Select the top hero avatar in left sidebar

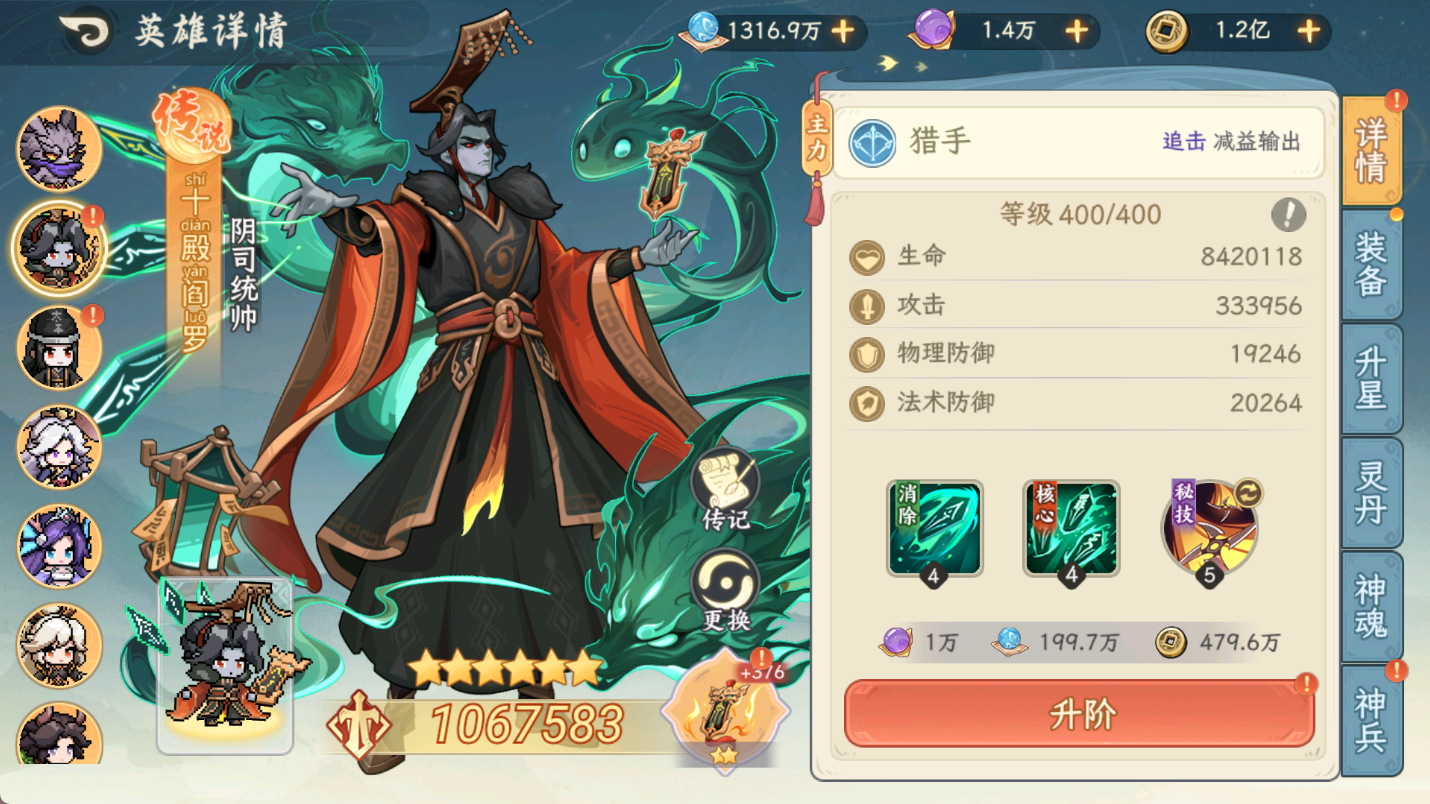pyautogui.click(x=57, y=151)
